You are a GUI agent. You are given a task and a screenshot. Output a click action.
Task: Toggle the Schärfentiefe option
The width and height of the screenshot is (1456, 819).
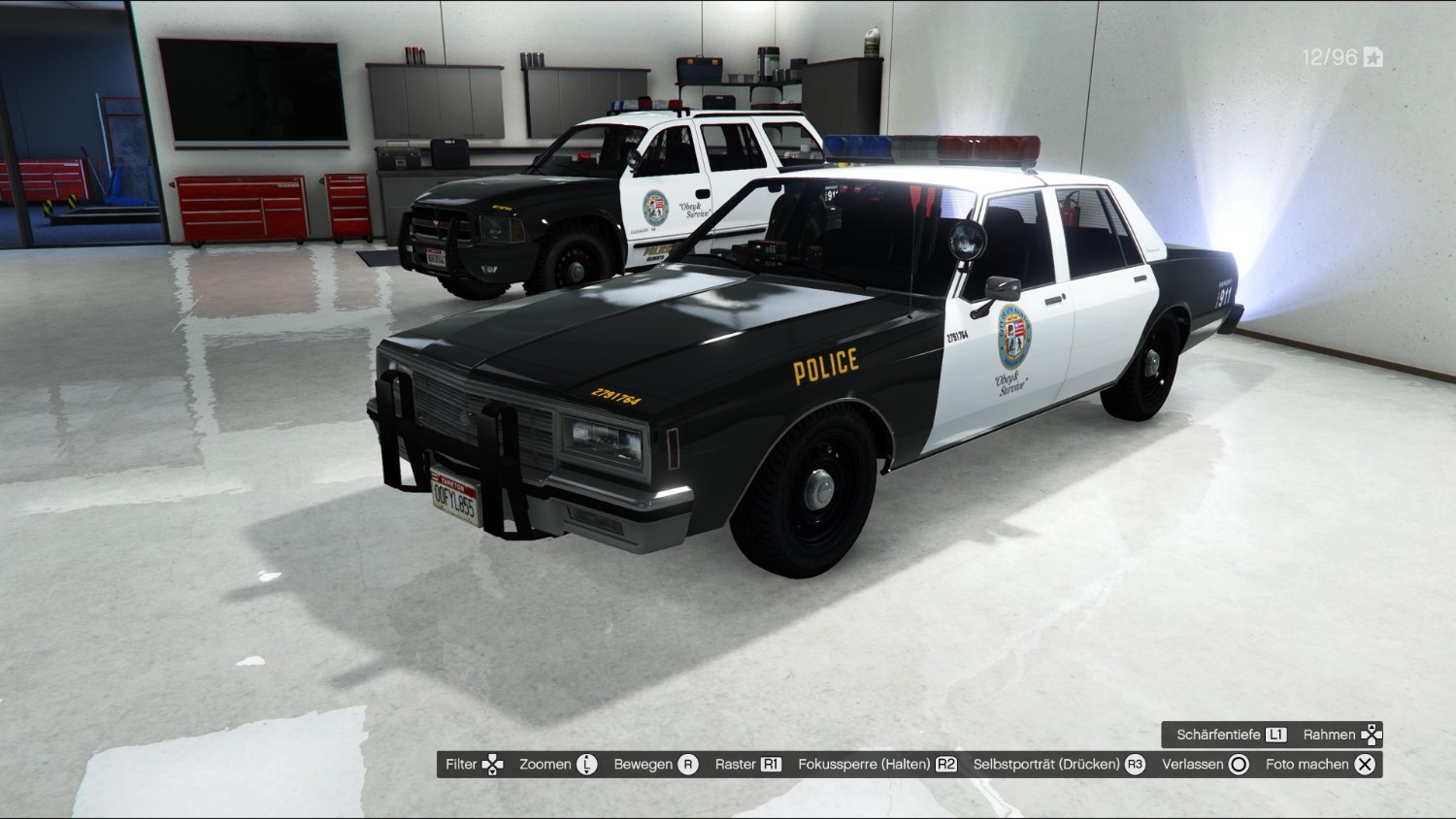click(1231, 735)
